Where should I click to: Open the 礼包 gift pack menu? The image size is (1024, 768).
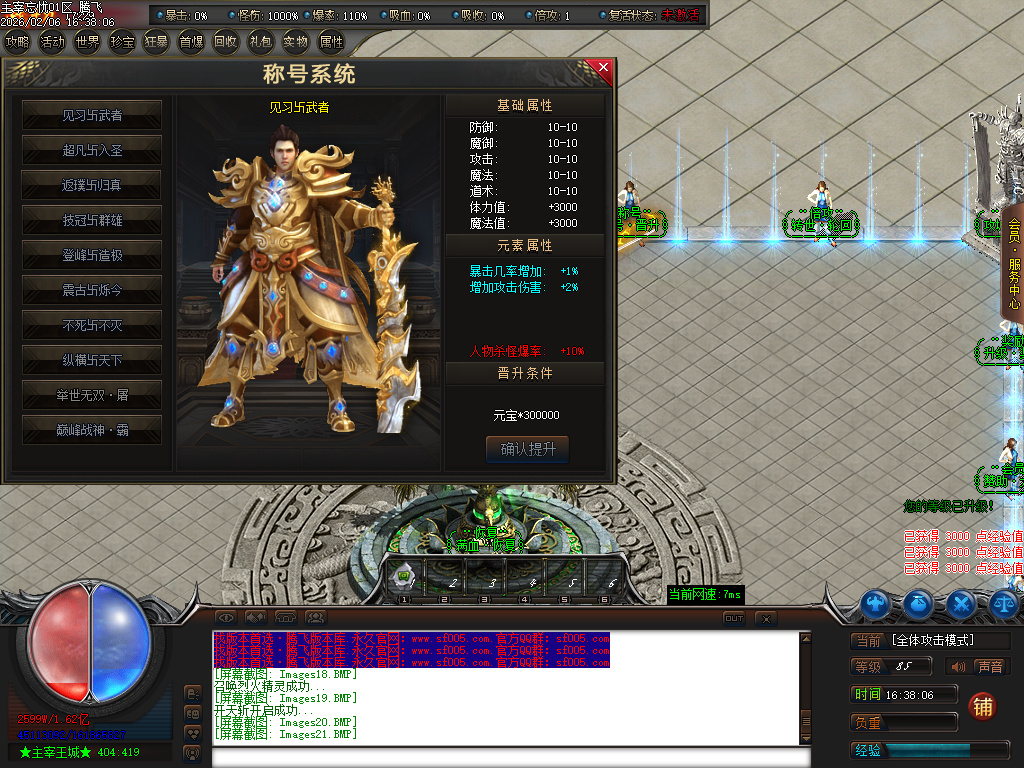[261, 42]
